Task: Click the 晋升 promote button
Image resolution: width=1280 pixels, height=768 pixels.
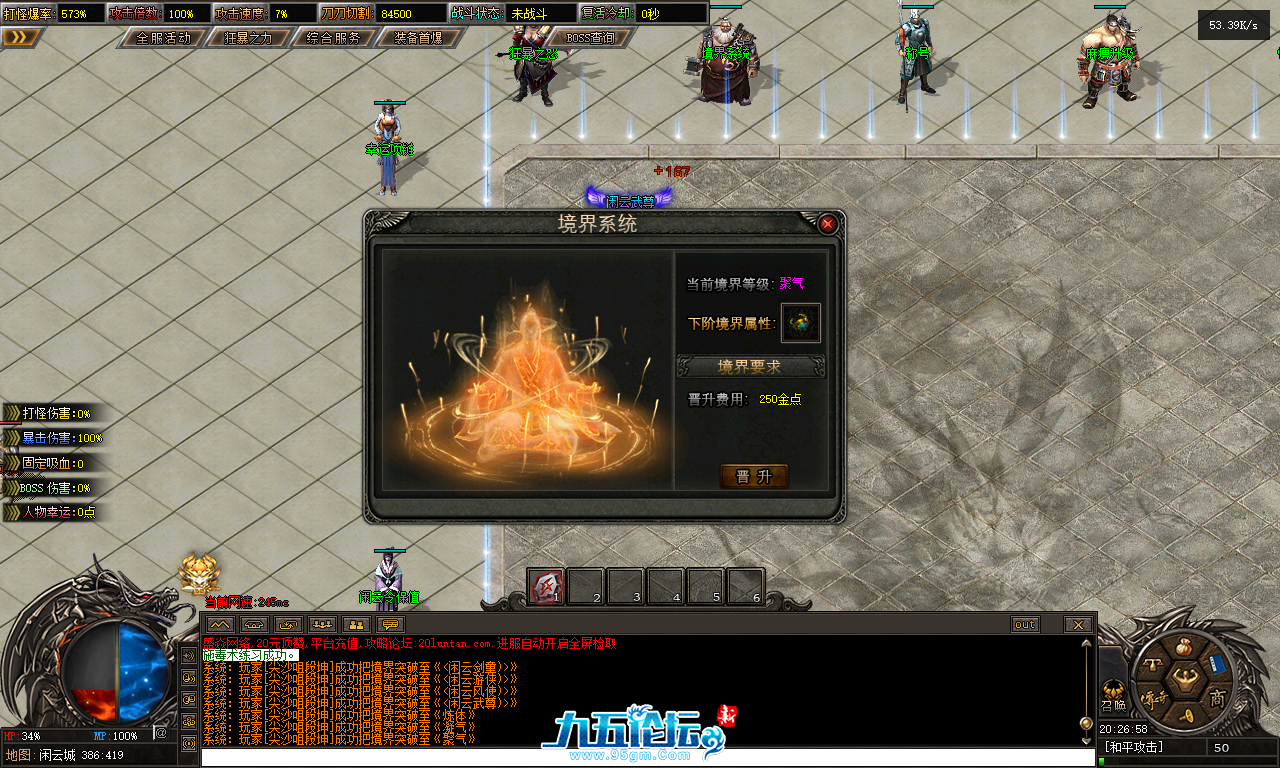Action: (x=754, y=476)
